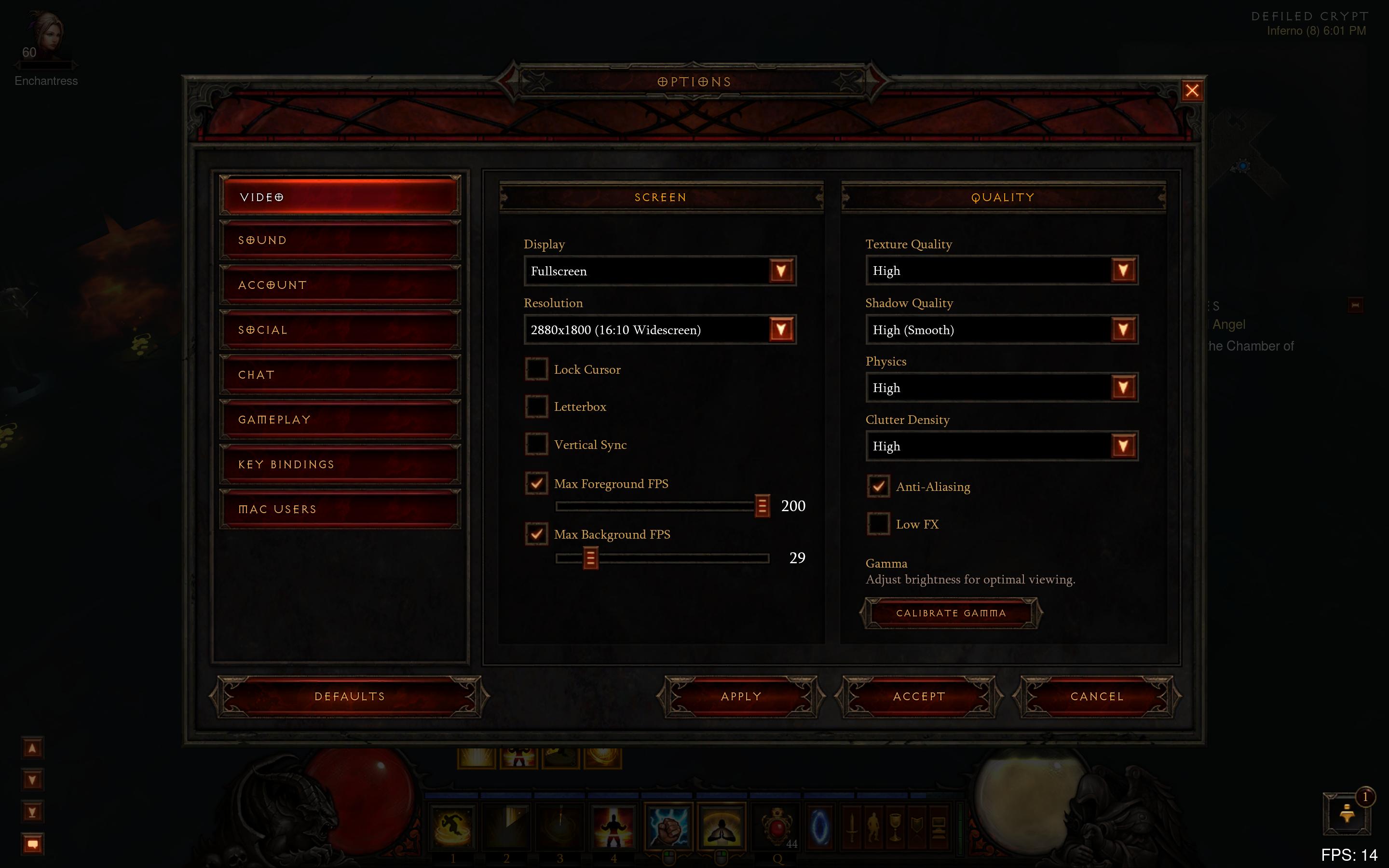
Task: Open the Shadow Quality dropdown
Action: click(x=1123, y=330)
